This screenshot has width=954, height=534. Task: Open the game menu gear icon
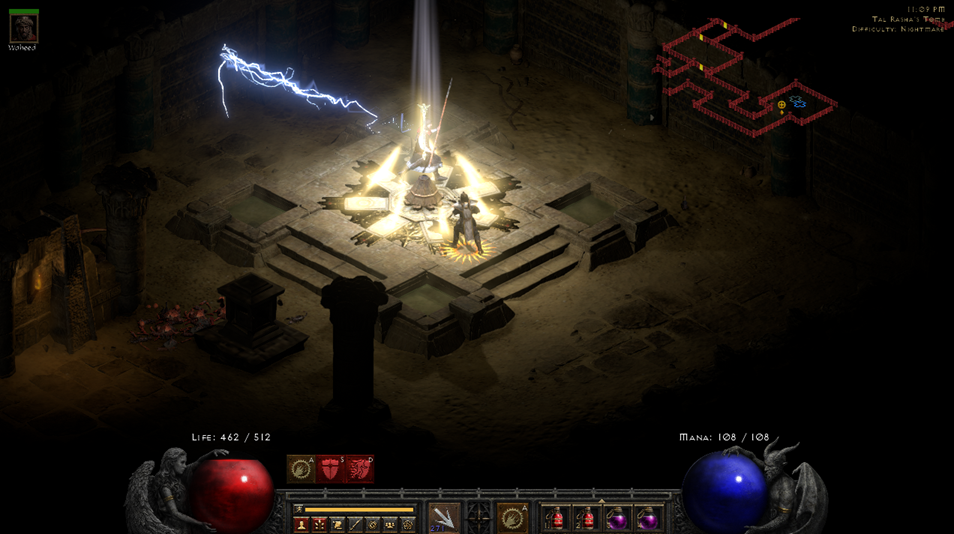(408, 525)
